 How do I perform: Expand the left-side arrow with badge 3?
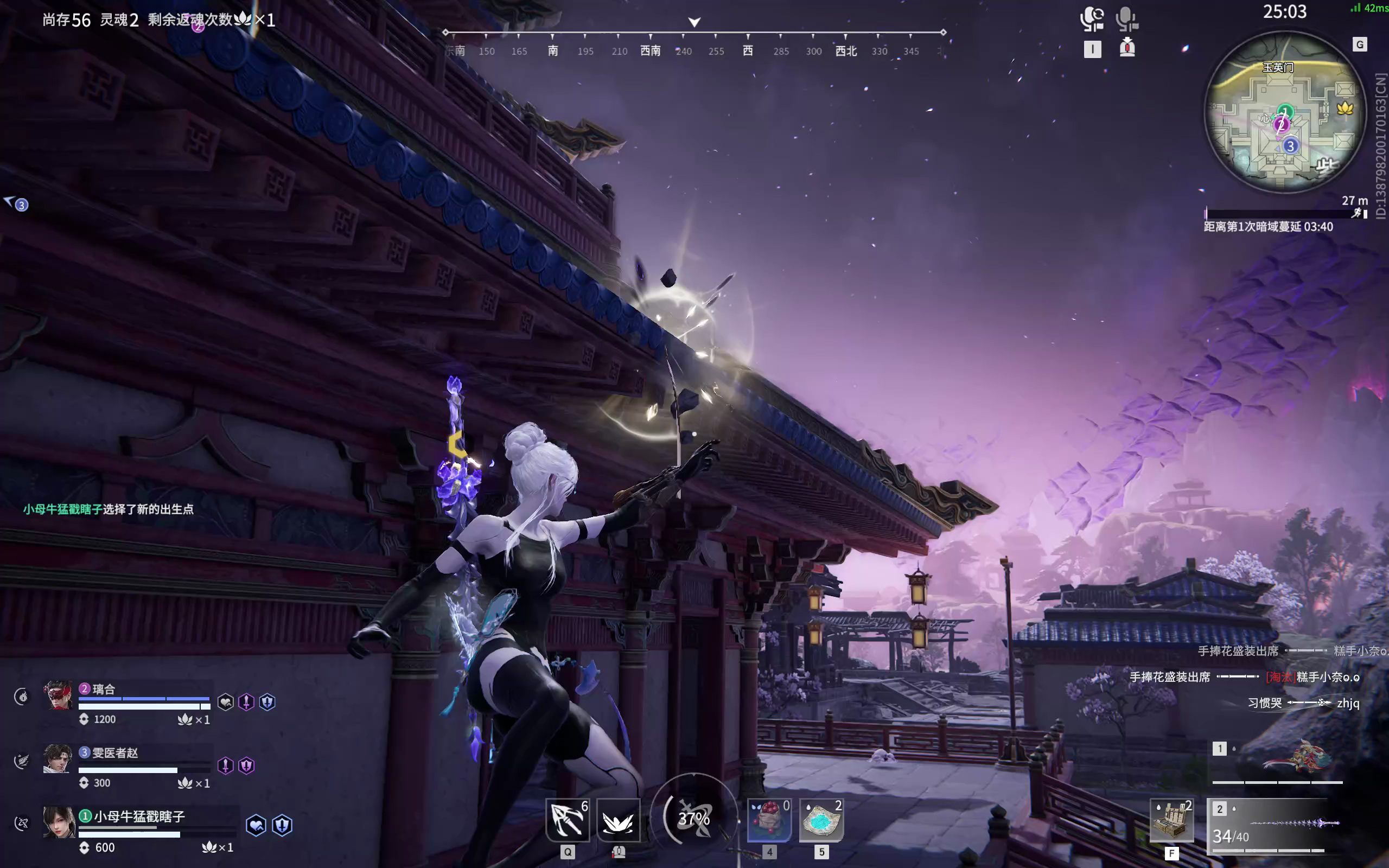16,205
